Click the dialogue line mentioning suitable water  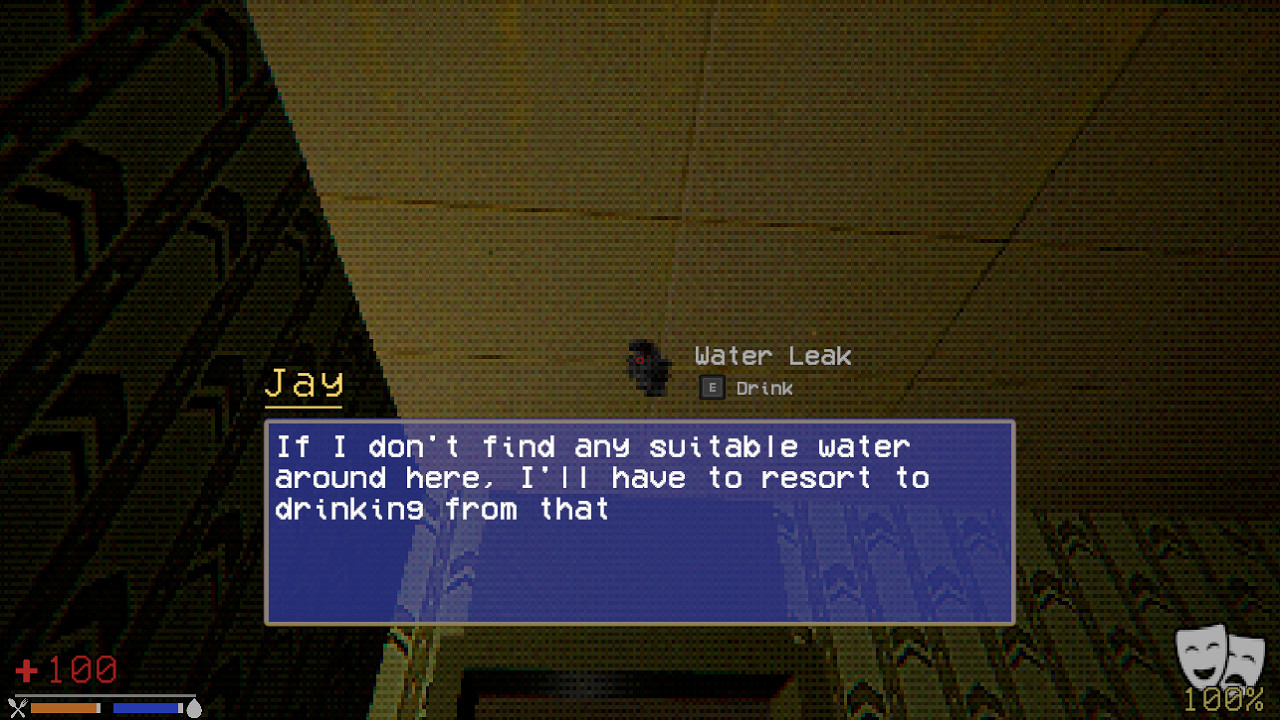click(592, 446)
